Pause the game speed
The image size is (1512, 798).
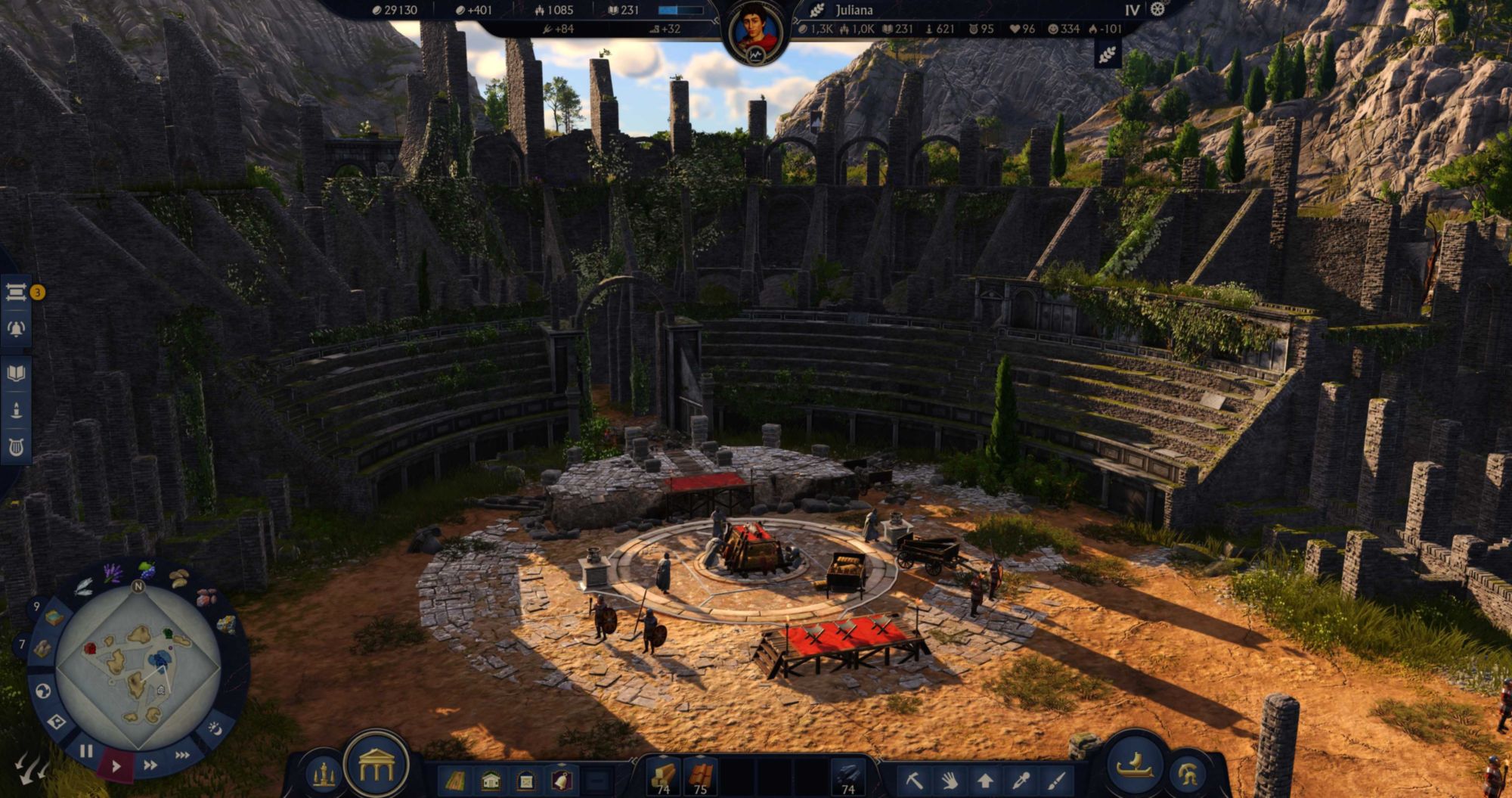[86, 751]
